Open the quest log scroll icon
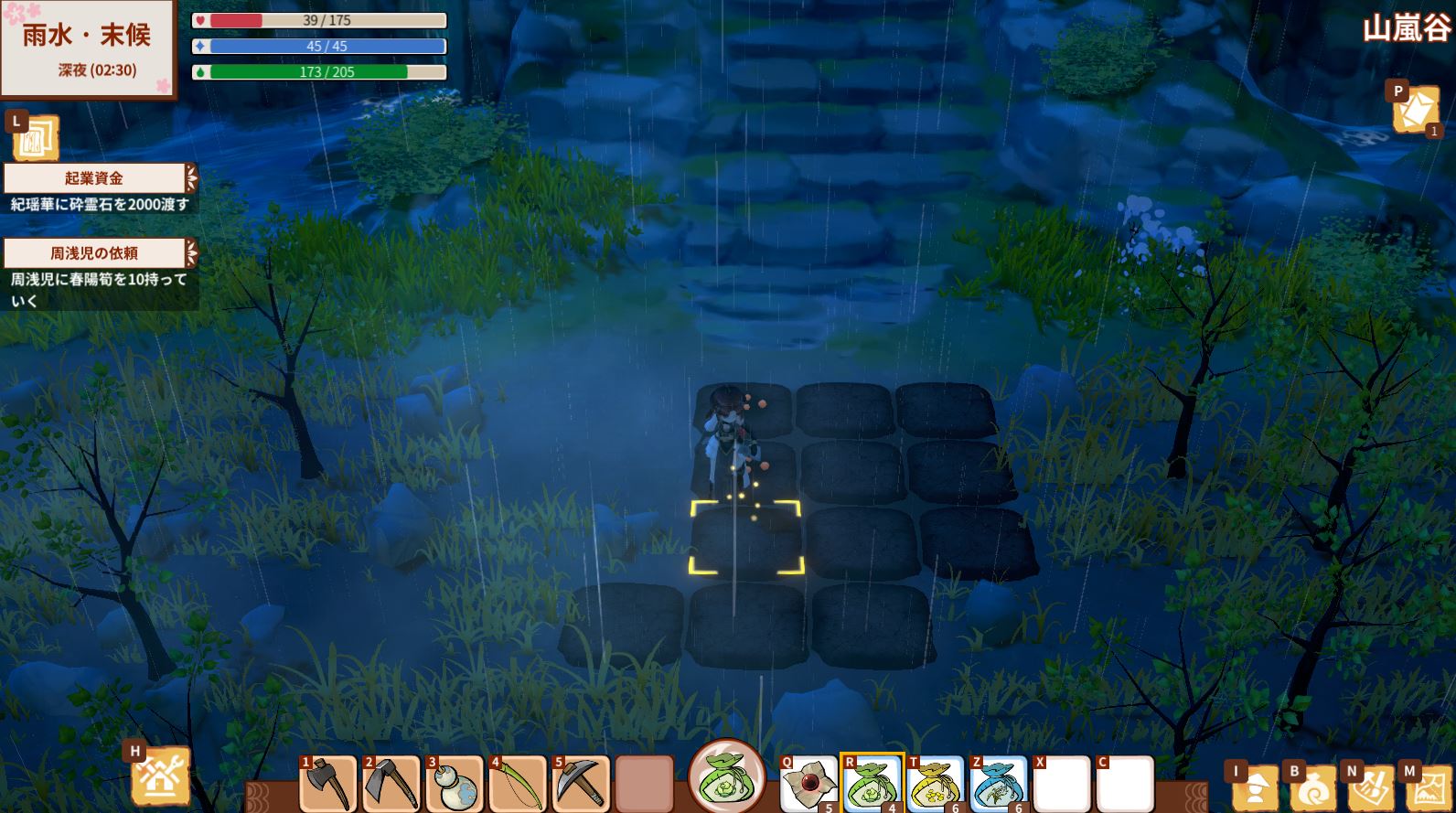This screenshot has width=1456, height=813. point(37,139)
